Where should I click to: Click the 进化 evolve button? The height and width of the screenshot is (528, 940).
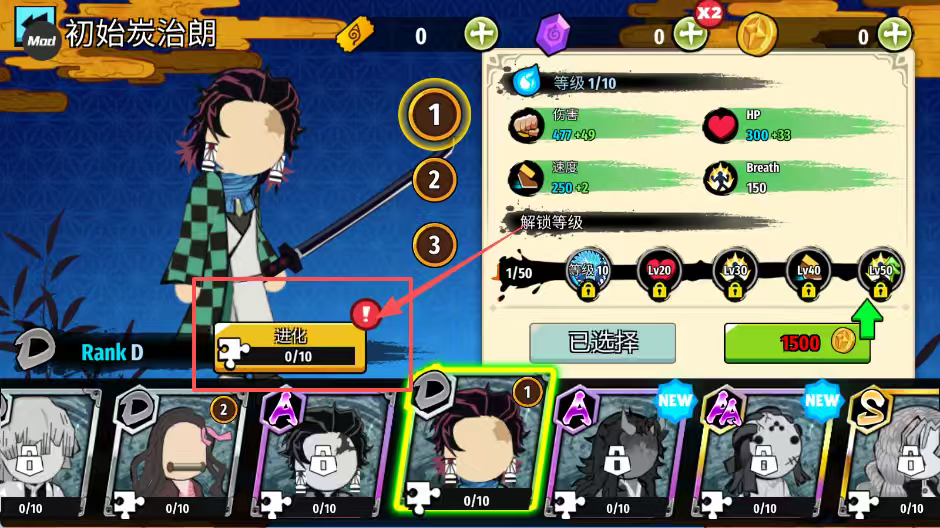(290, 347)
